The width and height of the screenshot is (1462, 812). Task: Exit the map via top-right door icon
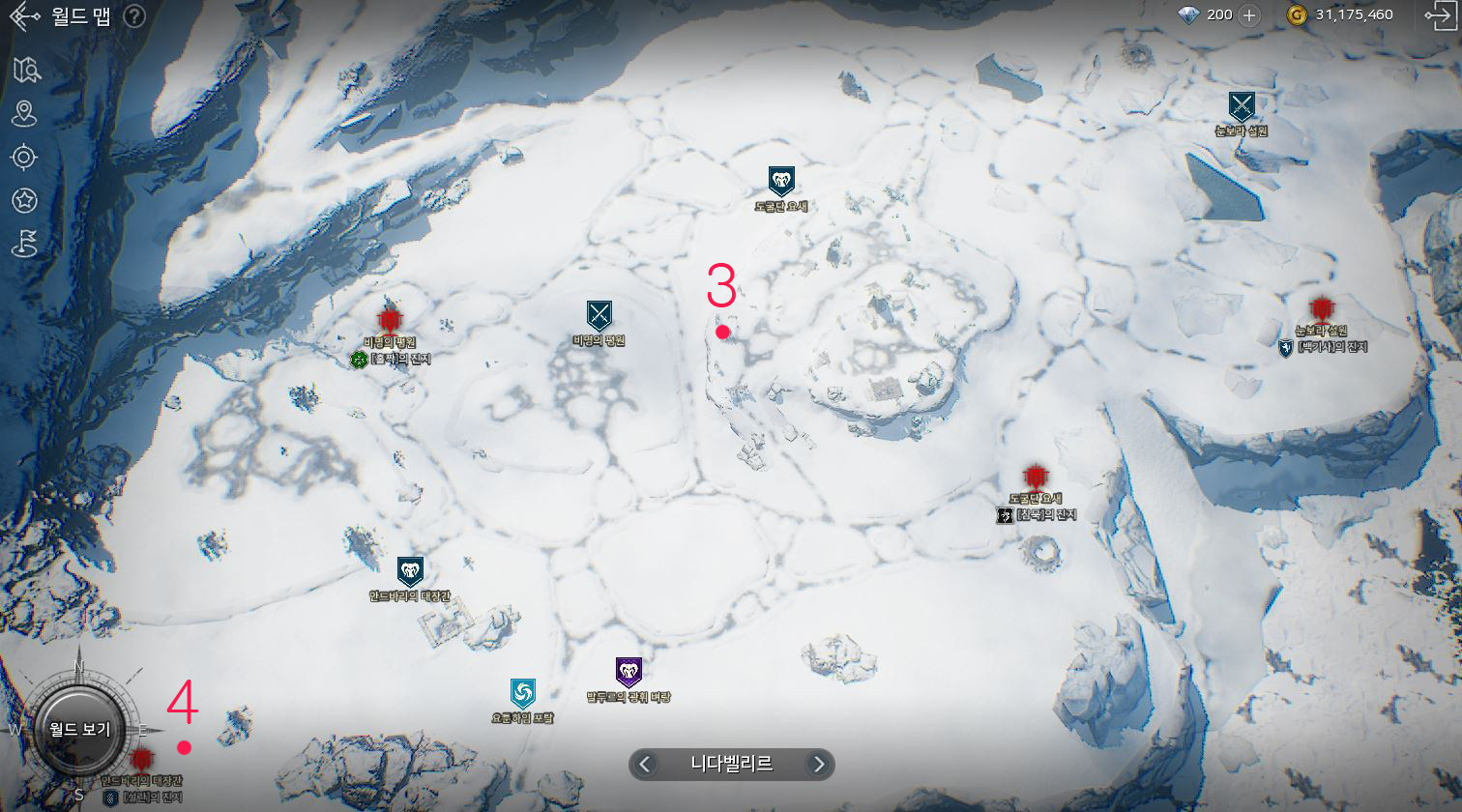pos(1439,14)
